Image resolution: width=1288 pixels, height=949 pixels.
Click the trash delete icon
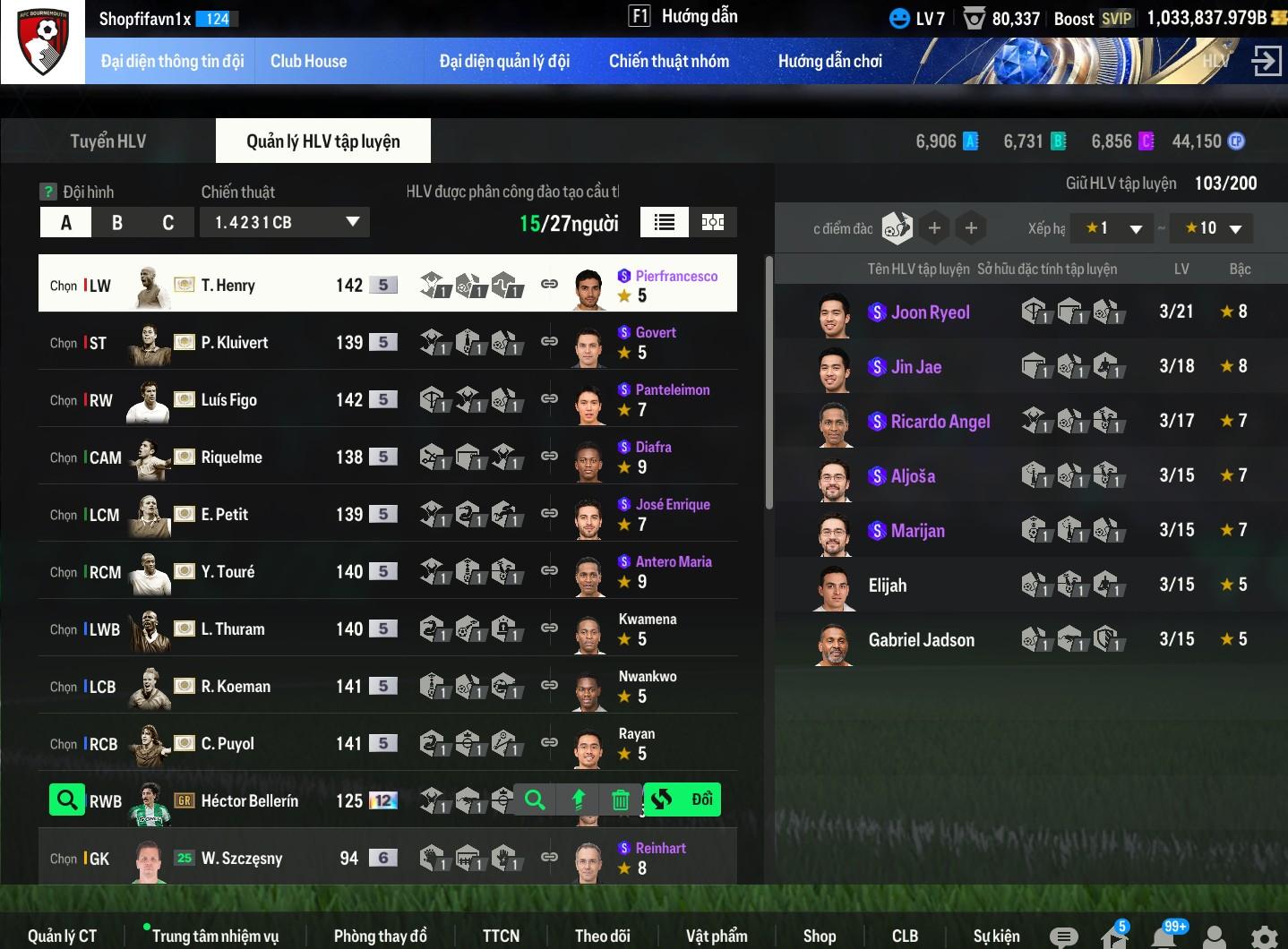pos(620,800)
